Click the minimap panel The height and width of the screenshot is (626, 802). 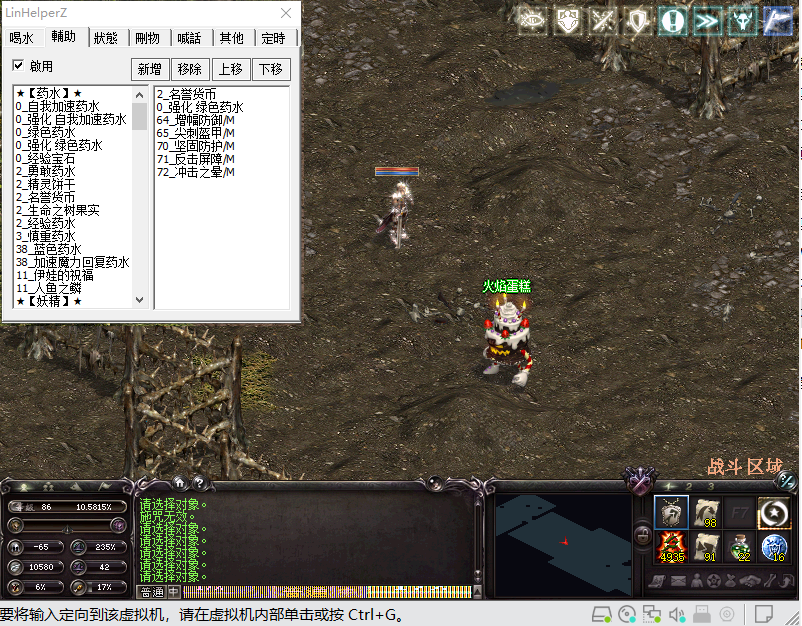pos(562,538)
